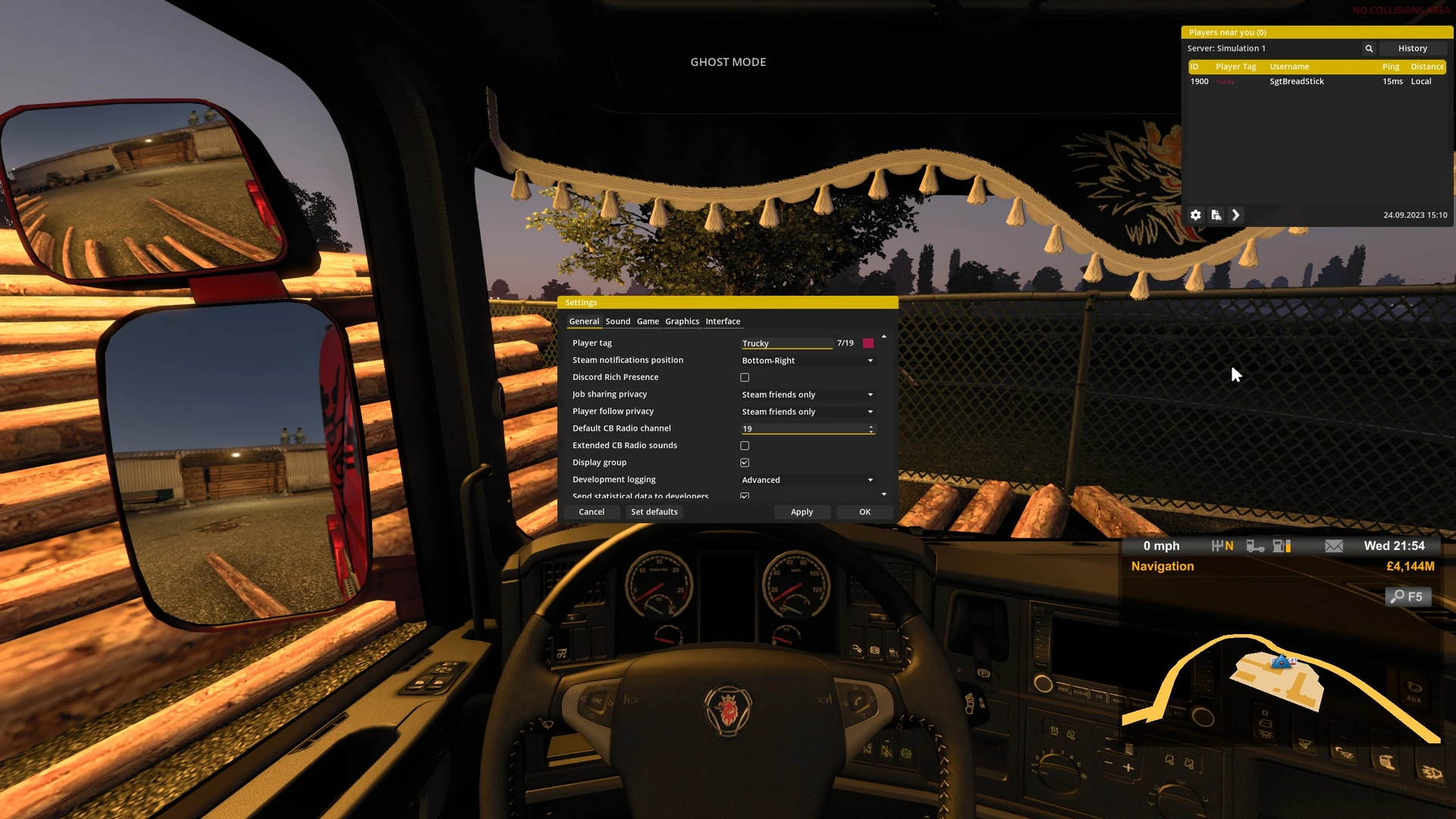
Task: Open the Player follow privacy dropdown
Action: tap(807, 412)
